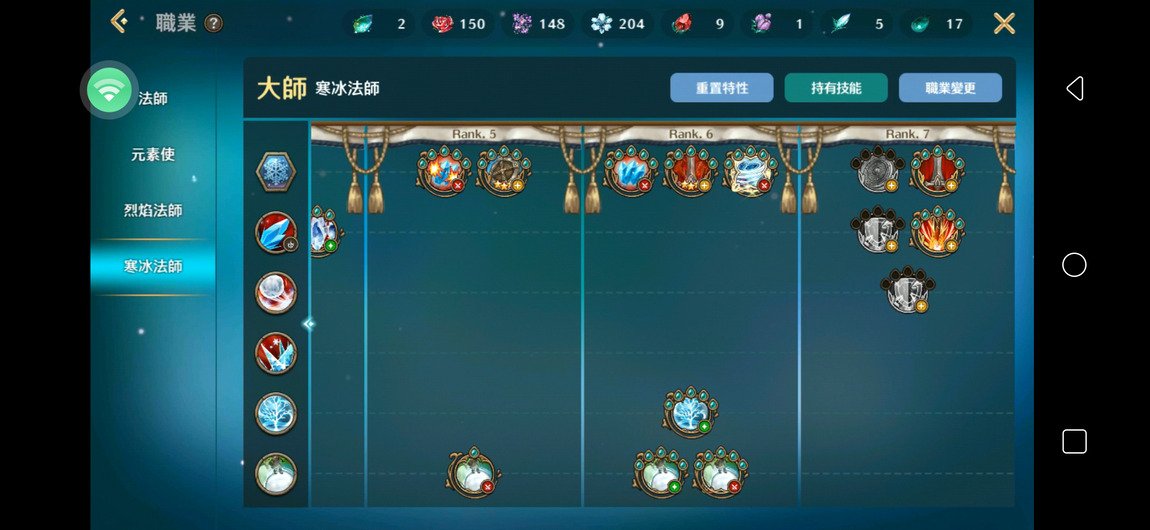Tap the green Wi-Fi overlay bubble

click(109, 91)
